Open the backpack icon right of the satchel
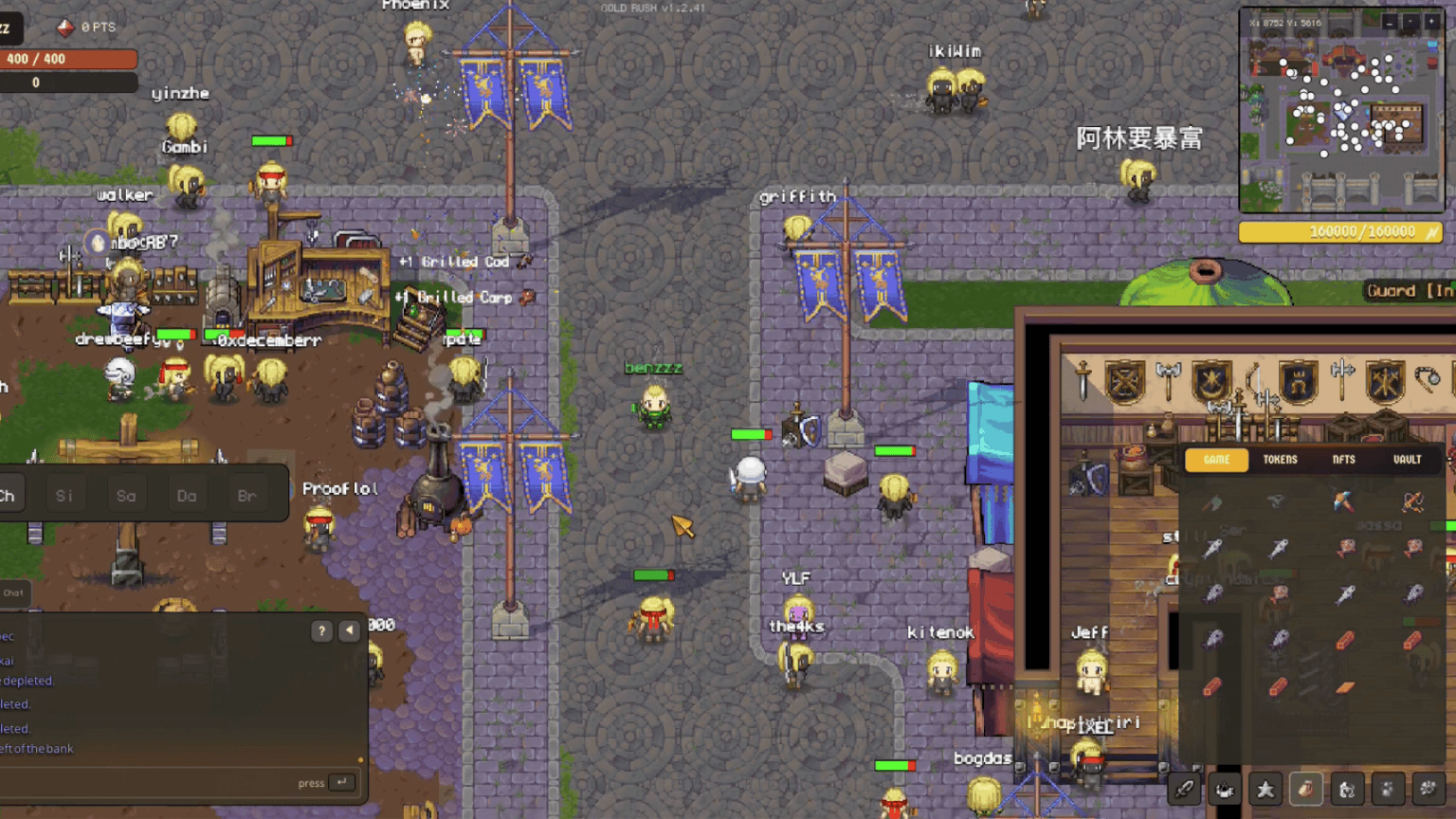This screenshot has height=819, width=1456. [1347, 788]
